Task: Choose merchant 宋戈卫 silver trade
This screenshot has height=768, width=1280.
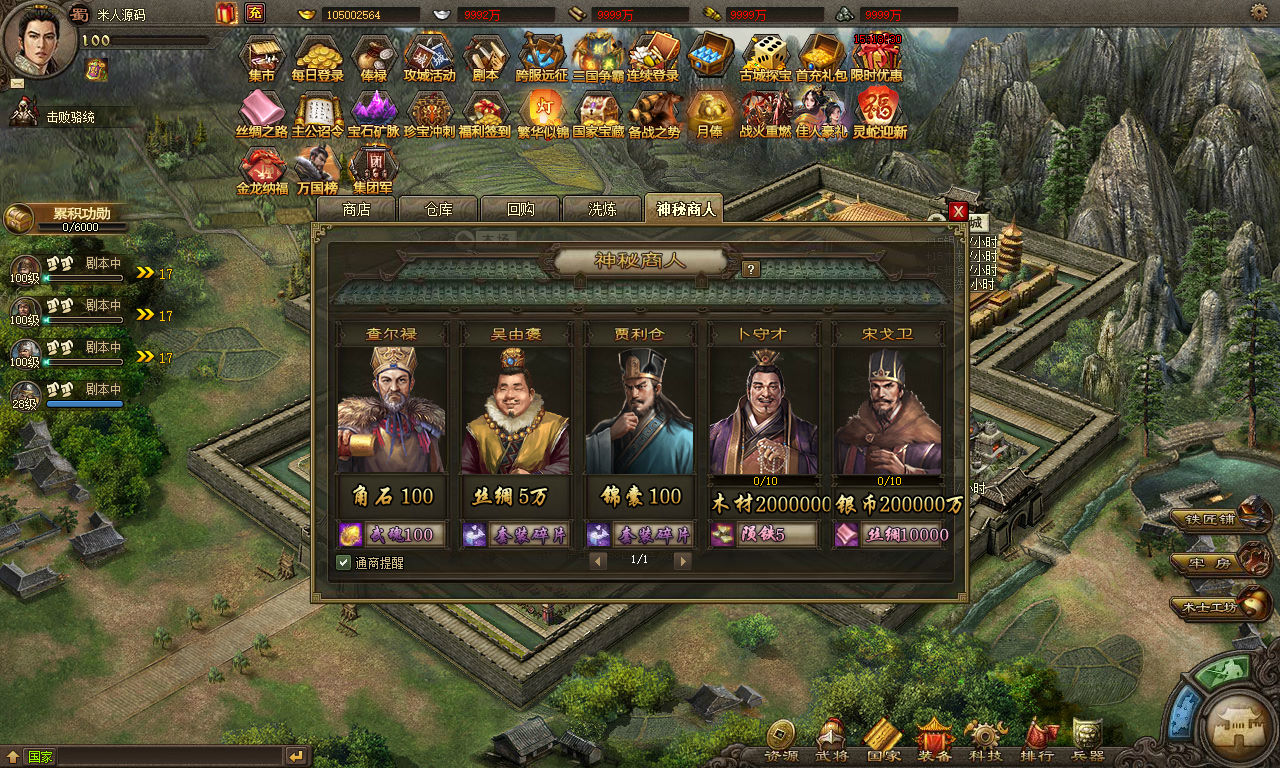Action: point(888,410)
